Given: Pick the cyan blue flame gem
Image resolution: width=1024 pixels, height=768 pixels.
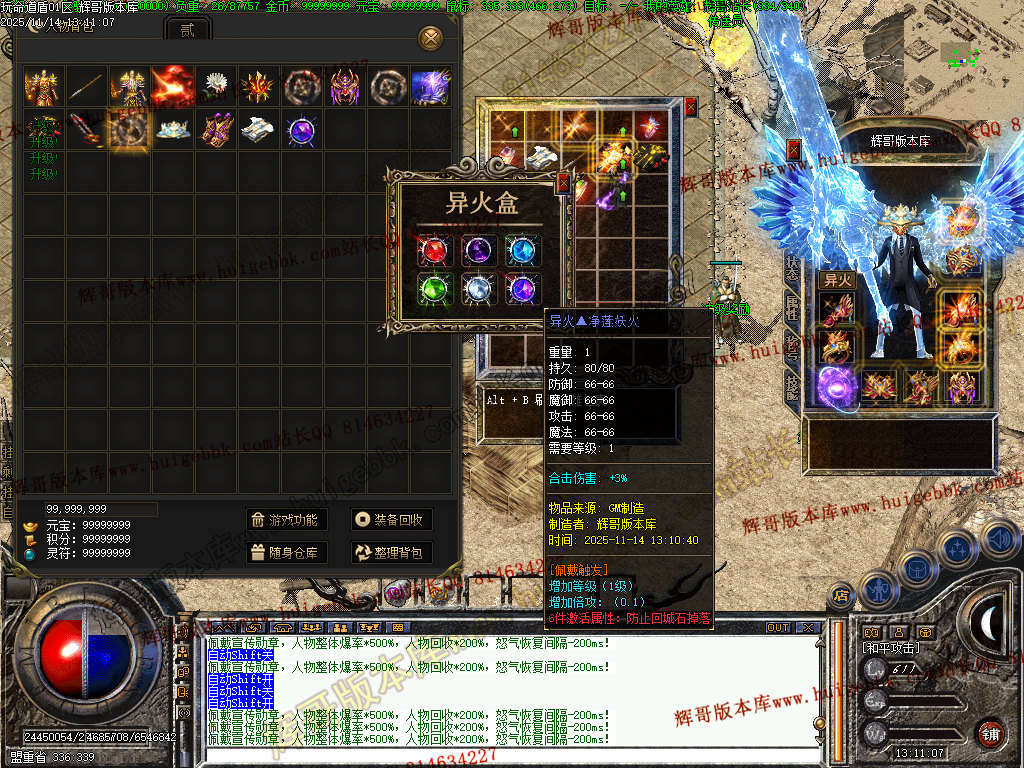Looking at the screenshot, I should [x=522, y=251].
